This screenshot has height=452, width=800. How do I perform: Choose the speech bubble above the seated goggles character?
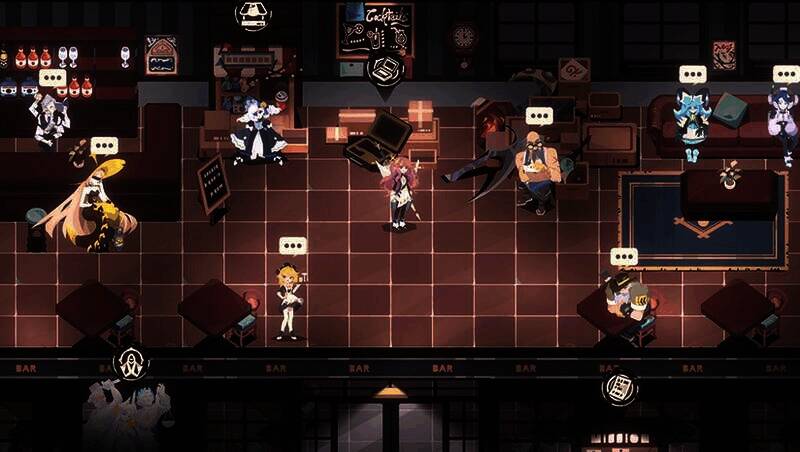[x=624, y=256]
